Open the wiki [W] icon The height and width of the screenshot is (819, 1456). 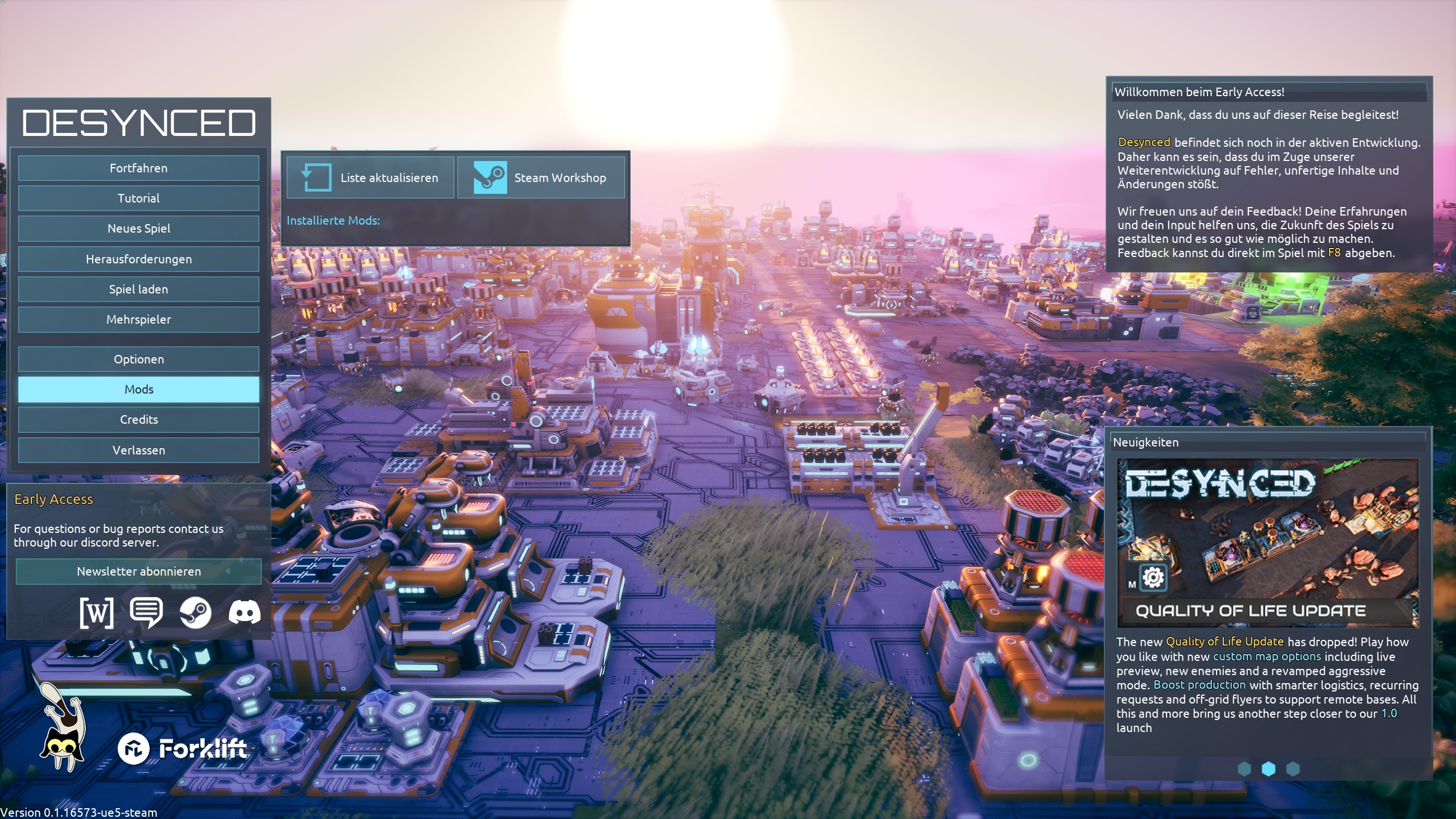[x=97, y=613]
